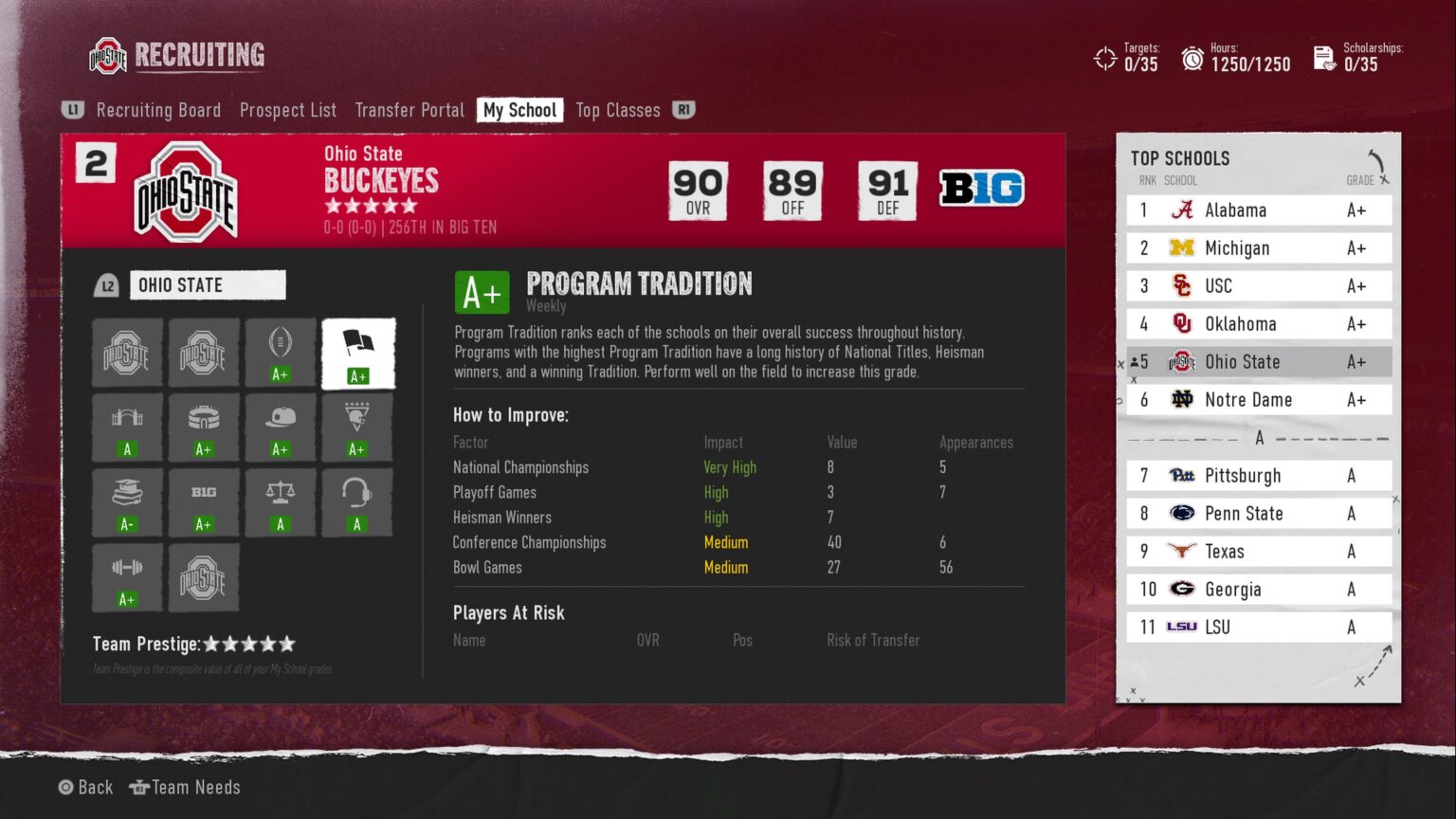
Task: Open the Program Tradition flag icon
Action: [357, 353]
